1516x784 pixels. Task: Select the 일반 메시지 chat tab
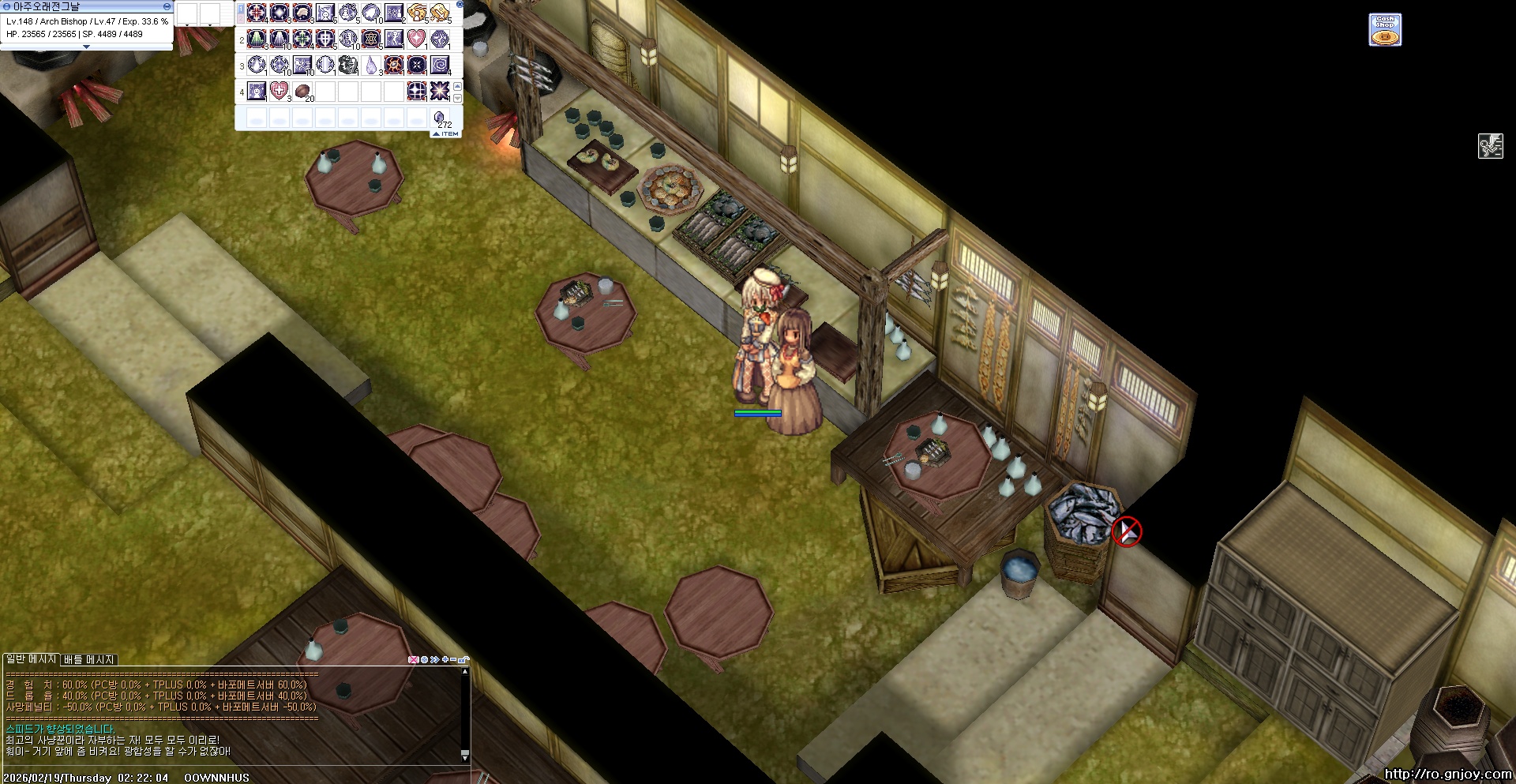click(32, 658)
